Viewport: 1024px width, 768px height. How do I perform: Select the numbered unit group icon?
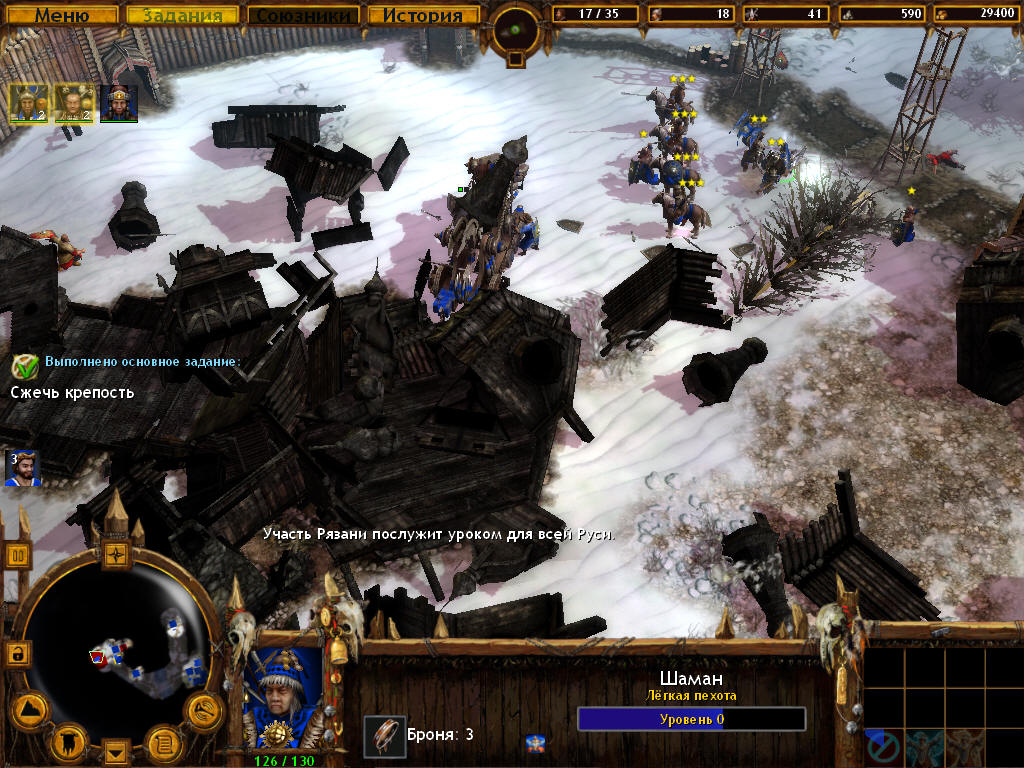18,469
